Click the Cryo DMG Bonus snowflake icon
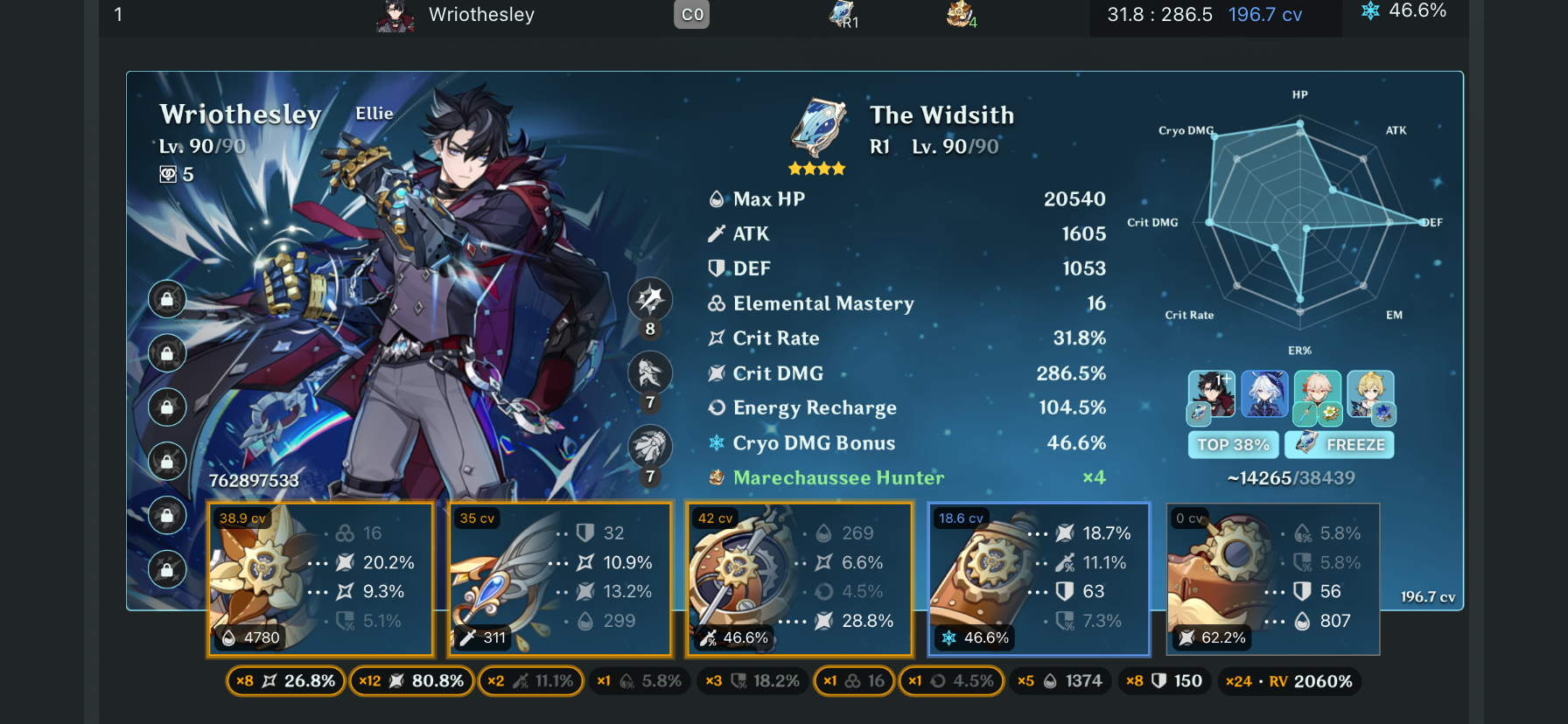The image size is (1568, 724). (716, 443)
